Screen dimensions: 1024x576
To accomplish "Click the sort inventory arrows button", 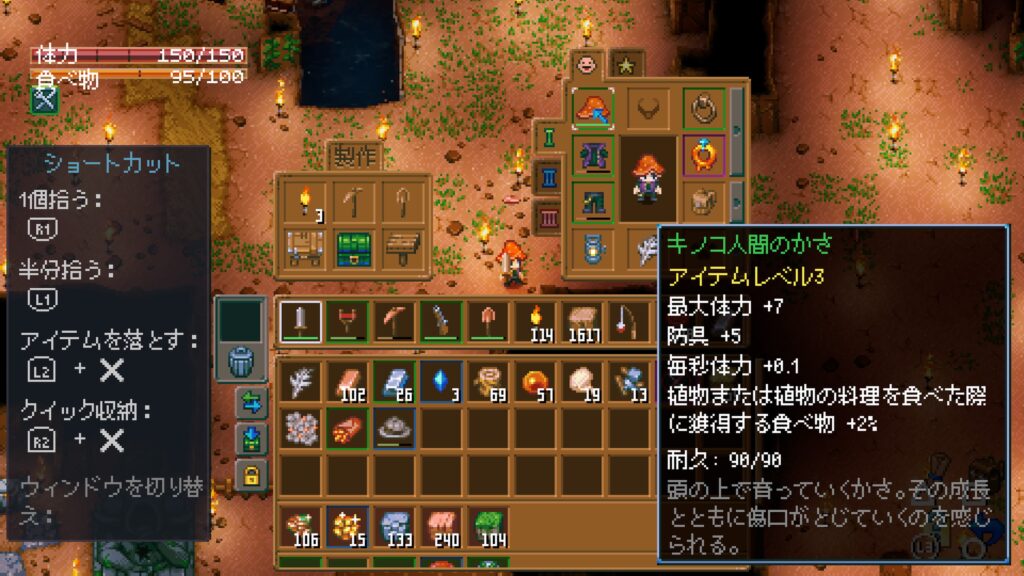I will [x=251, y=403].
